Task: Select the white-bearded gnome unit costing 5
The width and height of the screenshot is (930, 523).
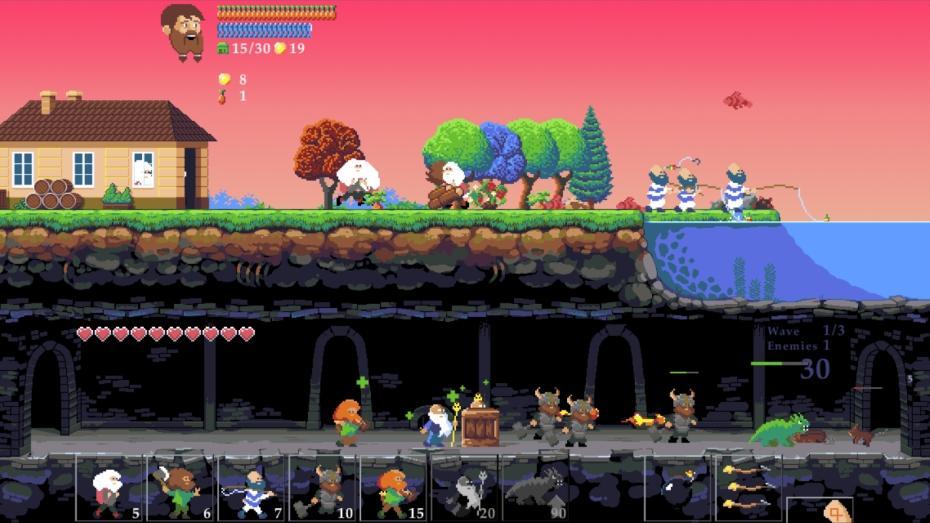Action: coord(110,487)
